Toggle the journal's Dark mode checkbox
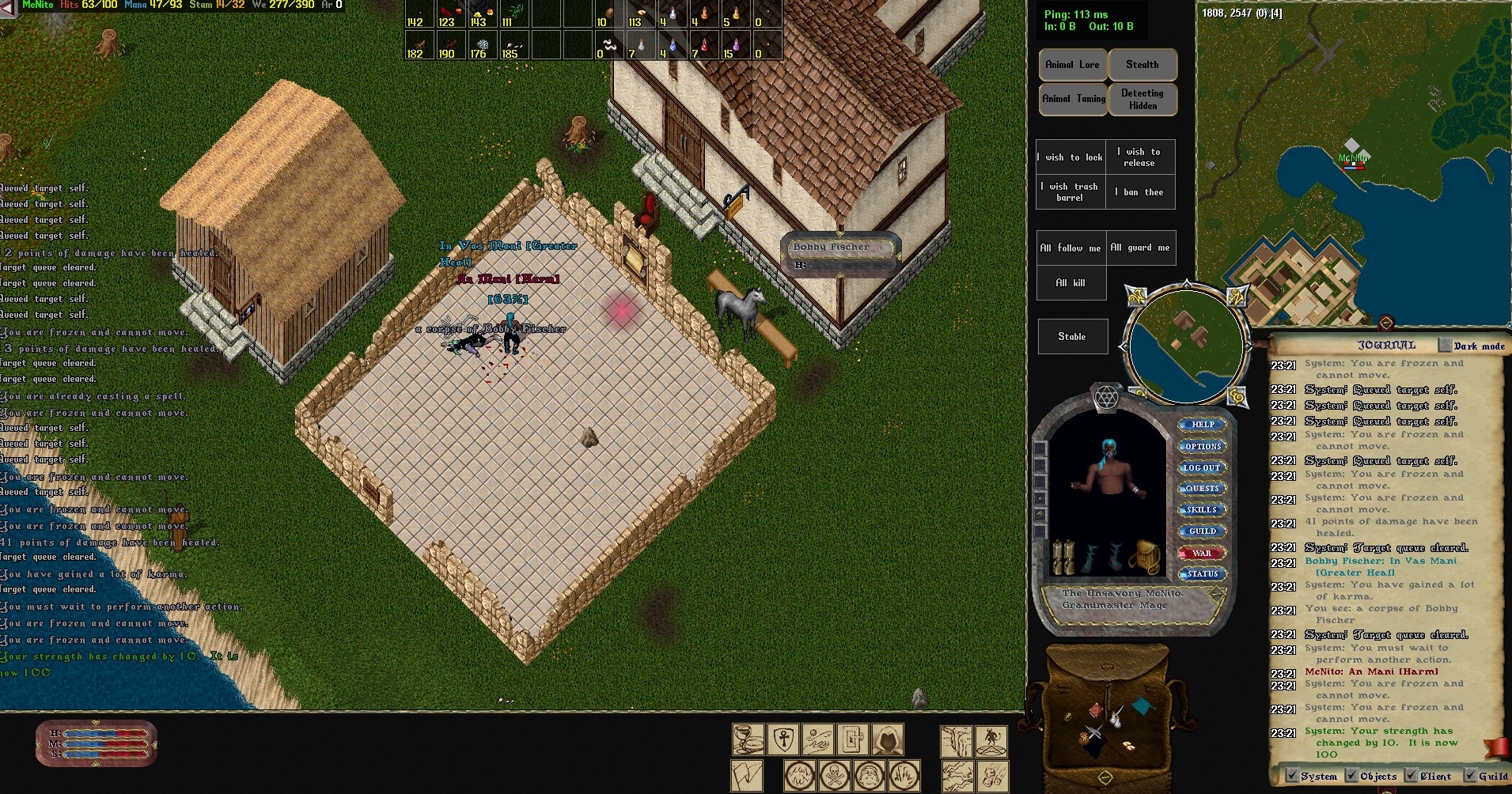The height and width of the screenshot is (794, 1512). pyautogui.click(x=1446, y=346)
